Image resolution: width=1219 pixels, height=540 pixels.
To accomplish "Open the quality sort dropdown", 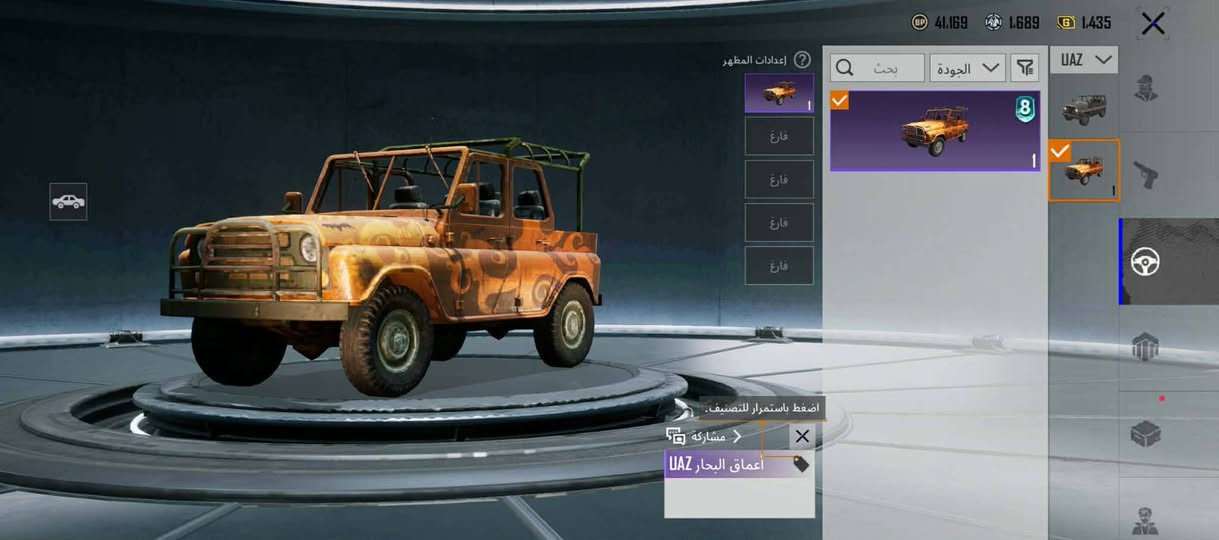I will (x=967, y=68).
